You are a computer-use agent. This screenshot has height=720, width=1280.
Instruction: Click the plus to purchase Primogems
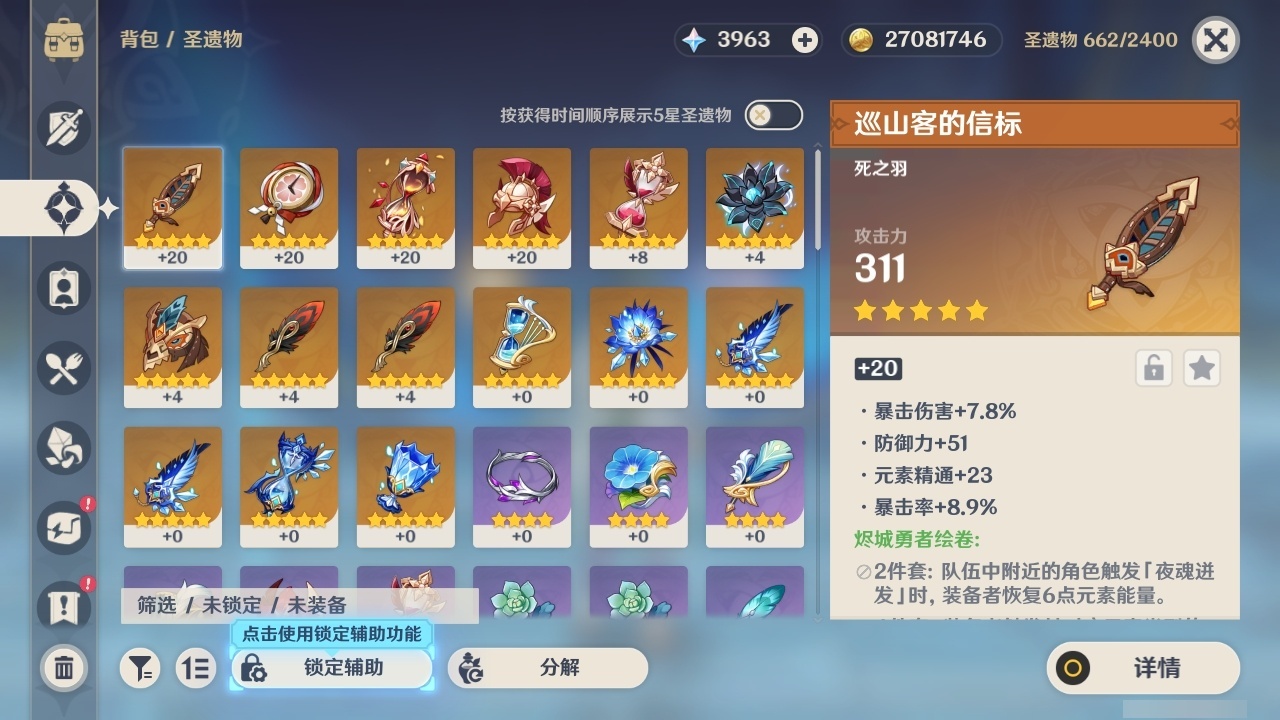[x=802, y=39]
